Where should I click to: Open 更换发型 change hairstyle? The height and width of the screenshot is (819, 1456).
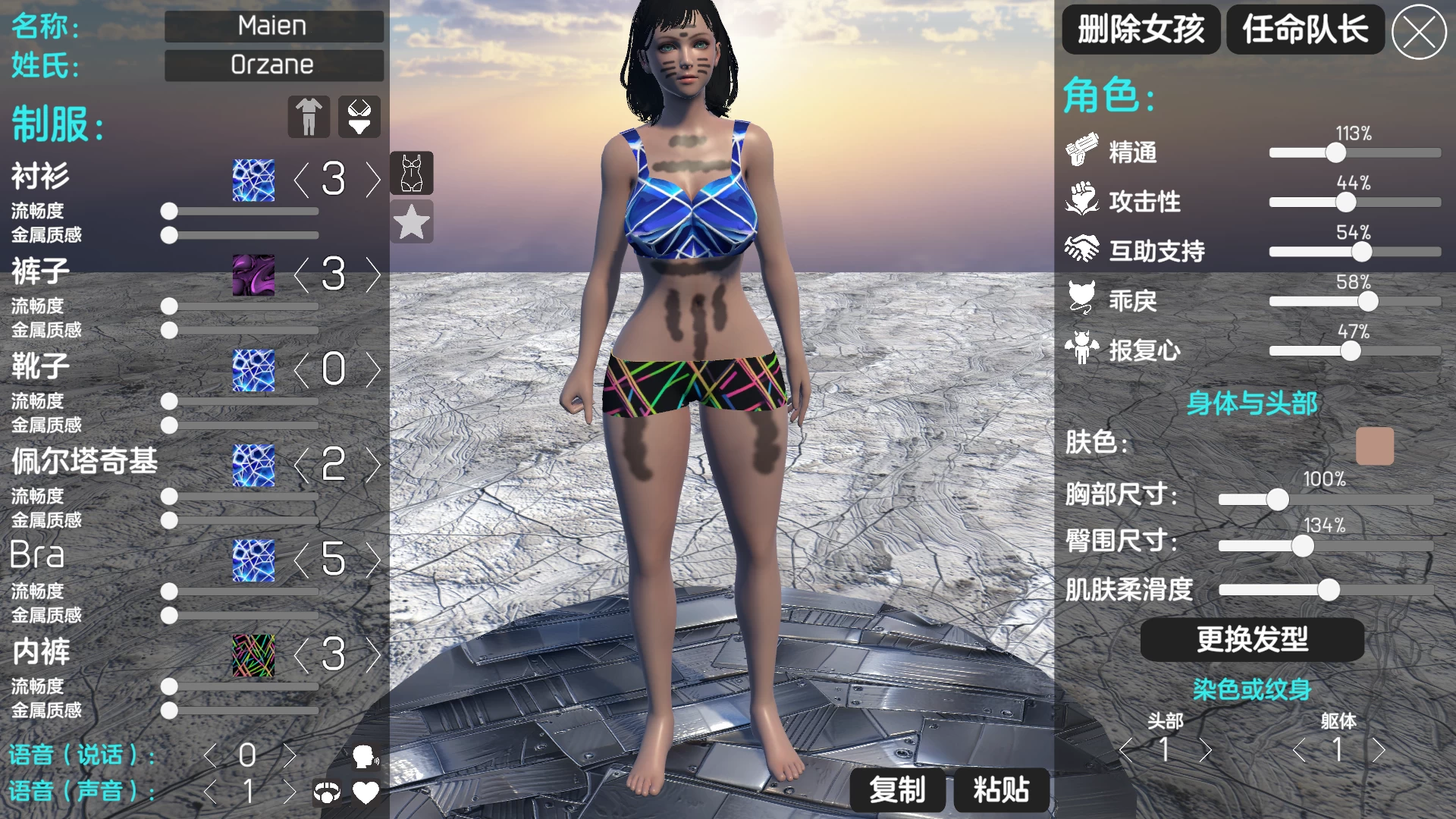[x=1252, y=639]
